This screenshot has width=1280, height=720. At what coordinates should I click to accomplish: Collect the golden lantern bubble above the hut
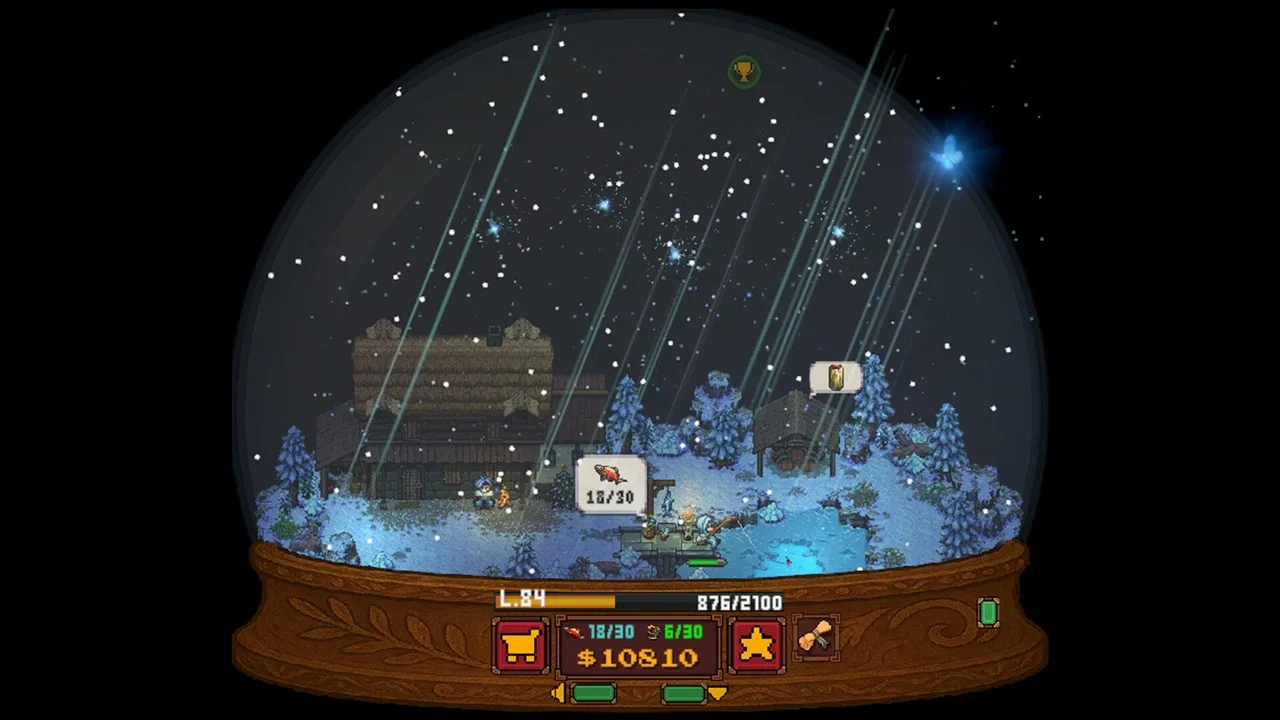(835, 377)
